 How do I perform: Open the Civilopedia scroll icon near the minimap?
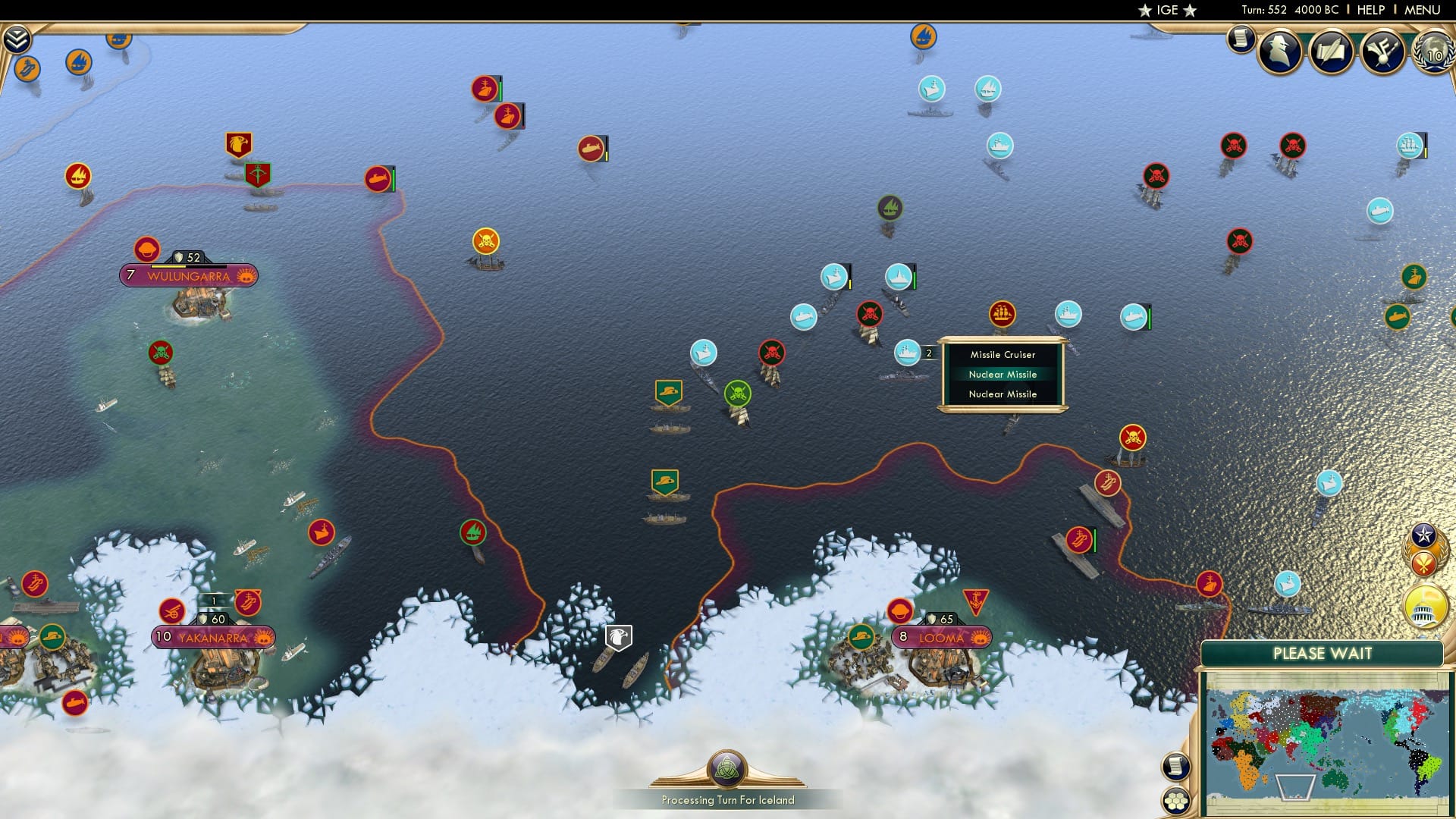(1175, 767)
